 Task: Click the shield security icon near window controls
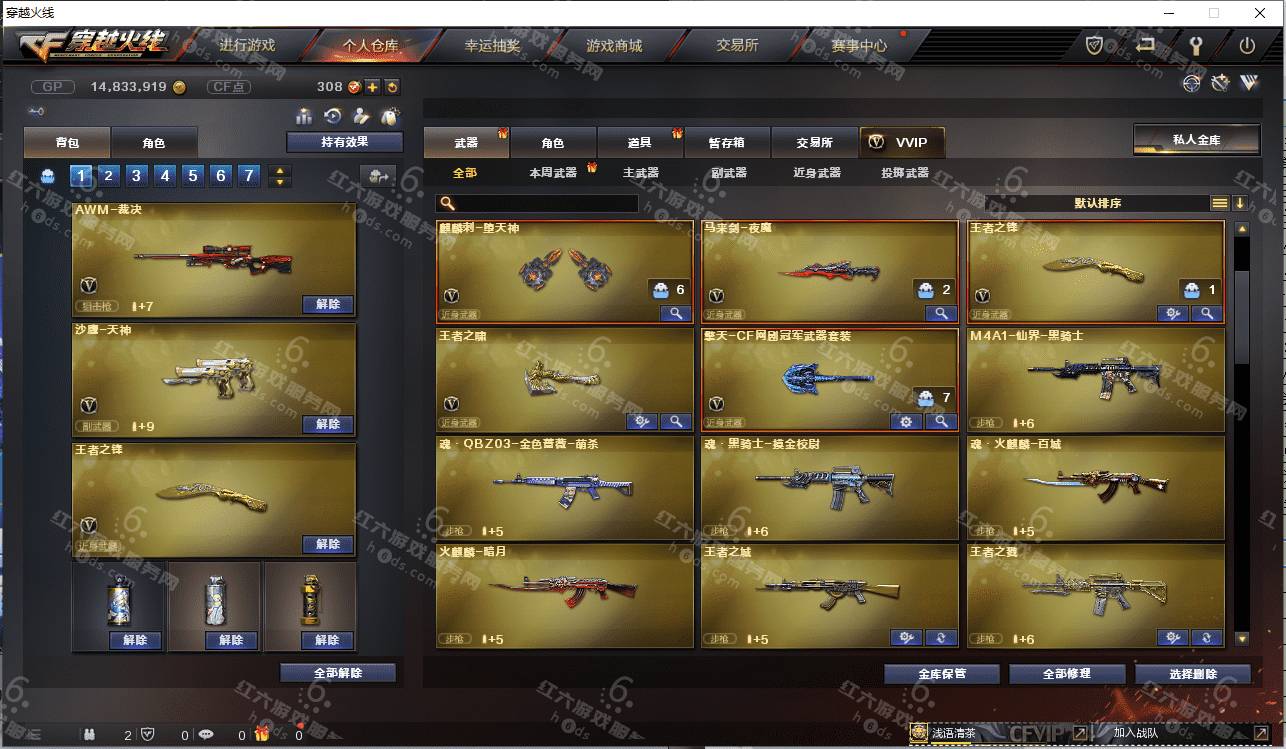pos(1093,45)
